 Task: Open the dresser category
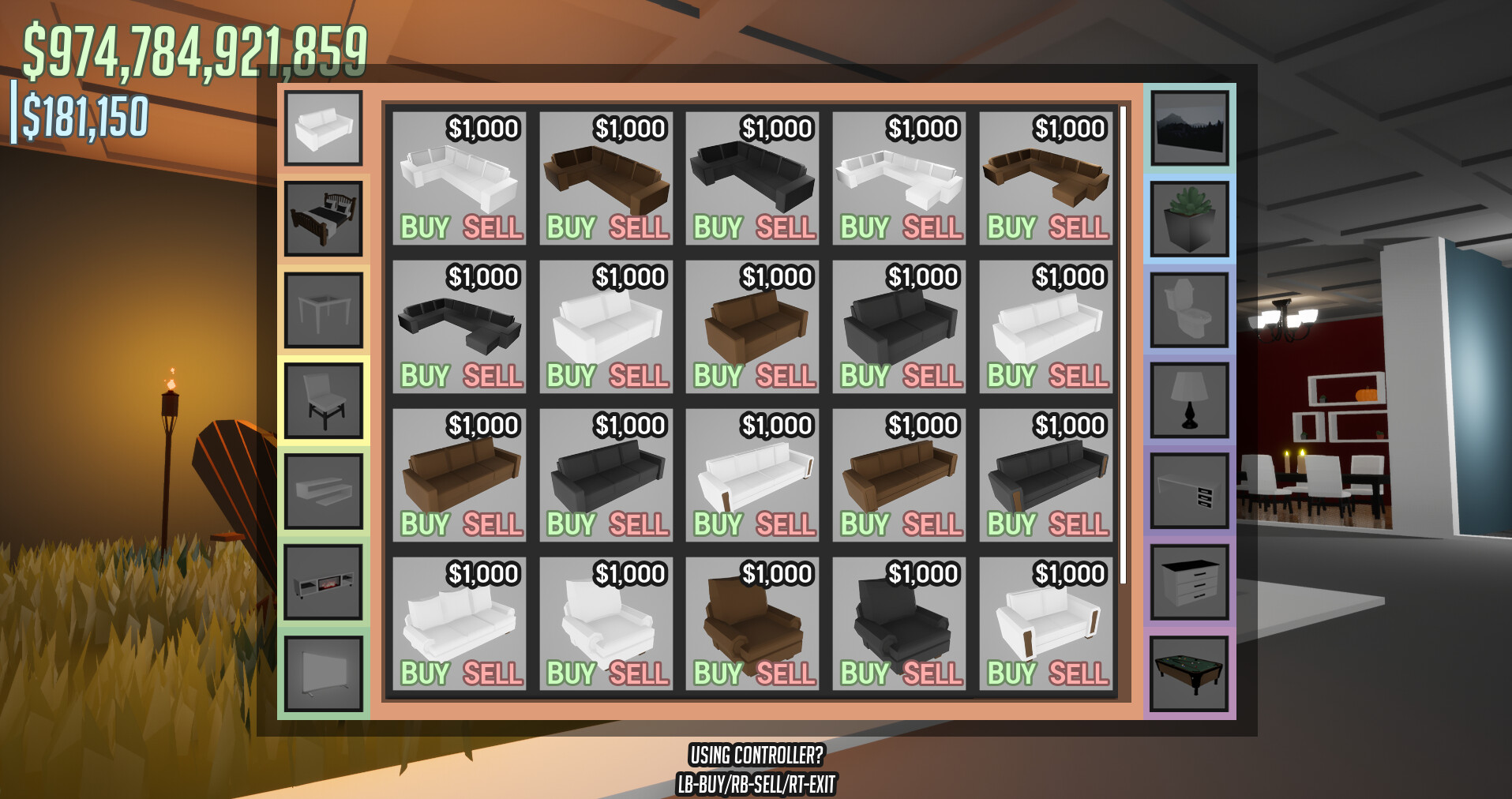(x=1189, y=580)
